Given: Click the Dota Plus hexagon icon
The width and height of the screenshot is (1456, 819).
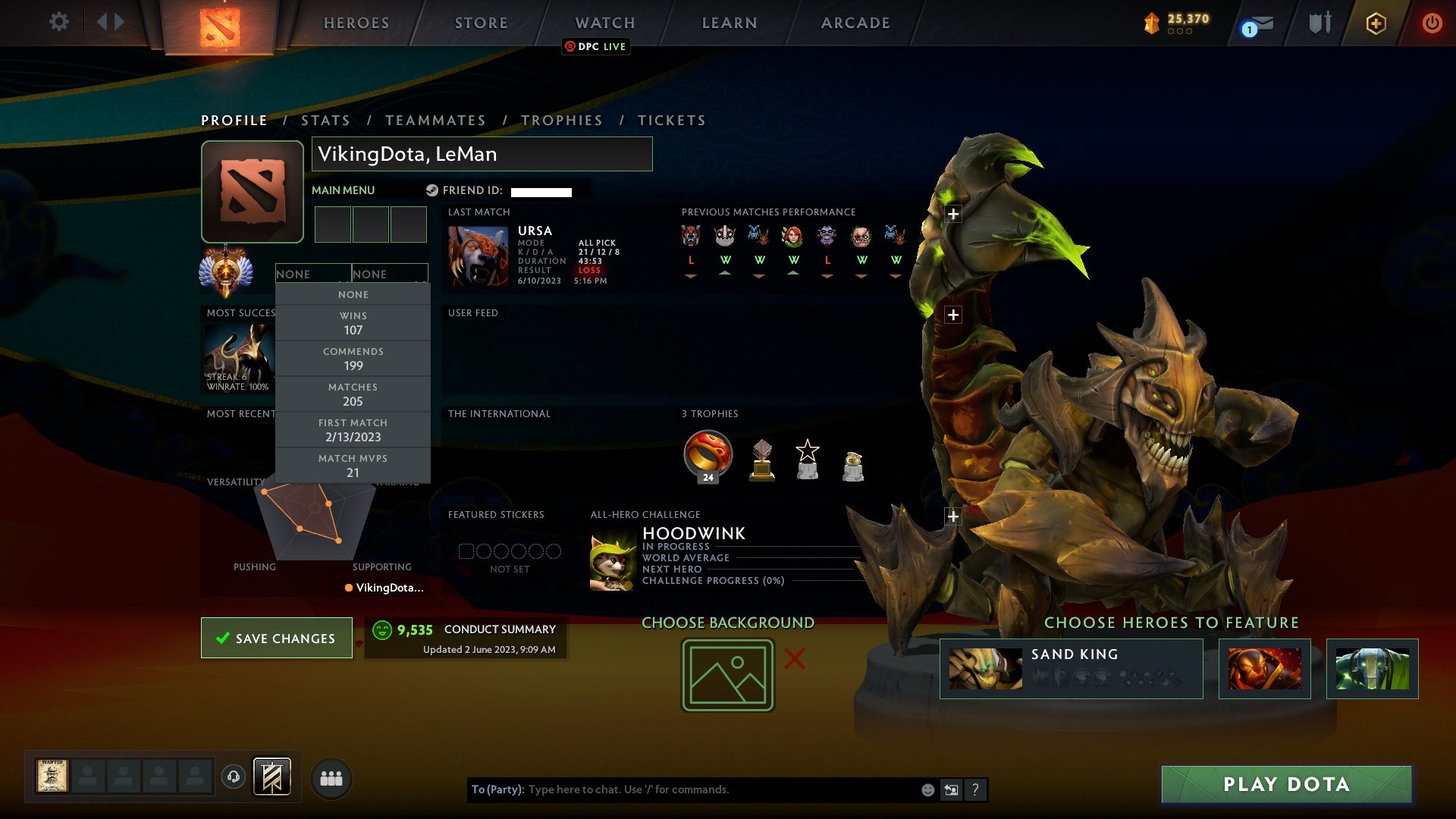Looking at the screenshot, I should pyautogui.click(x=1376, y=23).
